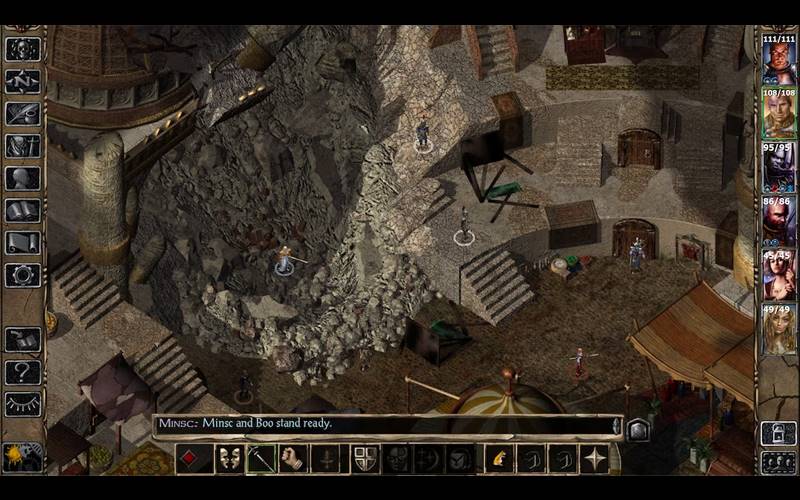Click the four-pointed star special abilities button
Viewport: 800px width, 500px height.
pyautogui.click(x=595, y=458)
